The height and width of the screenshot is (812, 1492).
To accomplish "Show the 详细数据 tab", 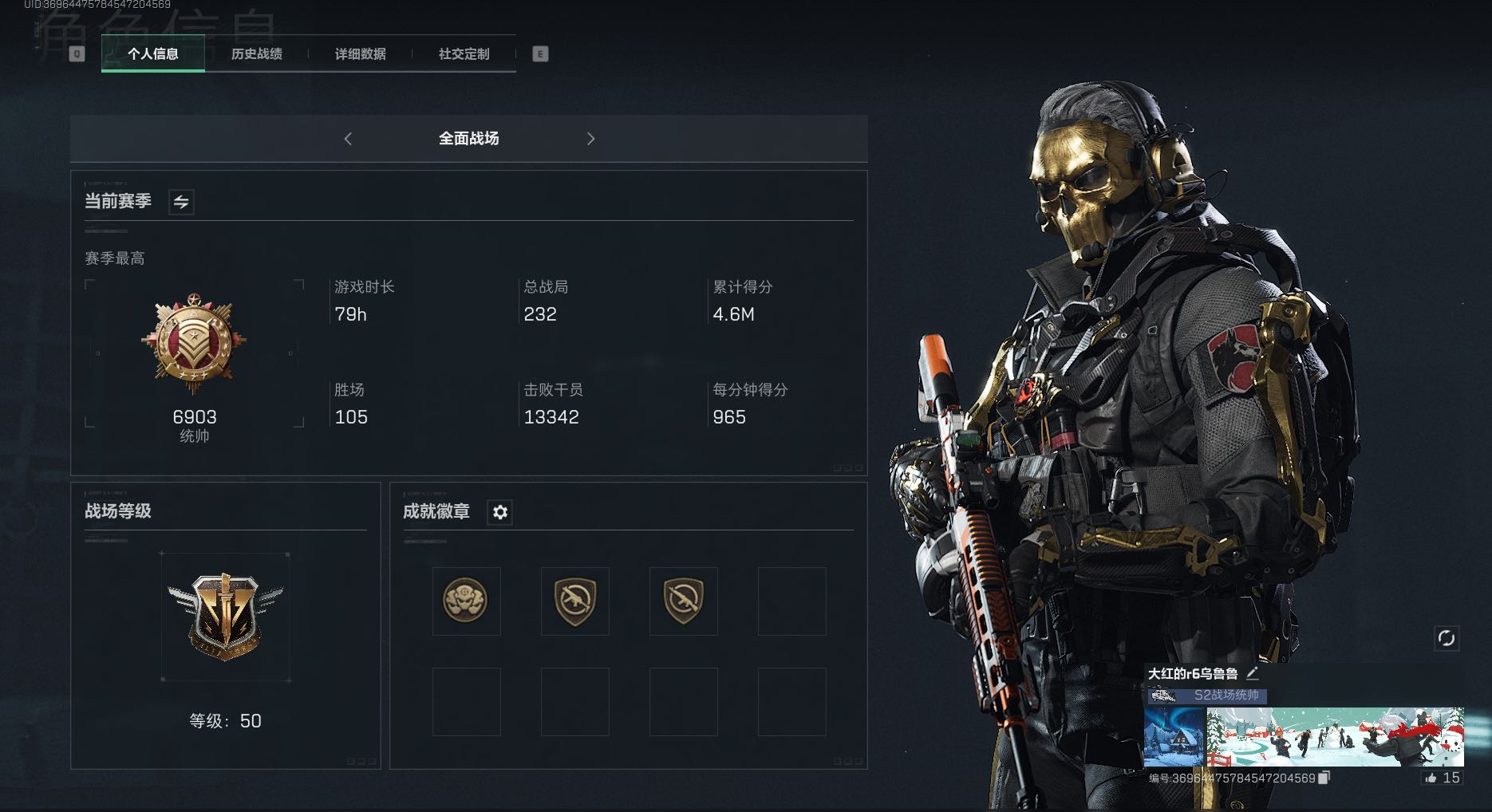I will click(361, 54).
